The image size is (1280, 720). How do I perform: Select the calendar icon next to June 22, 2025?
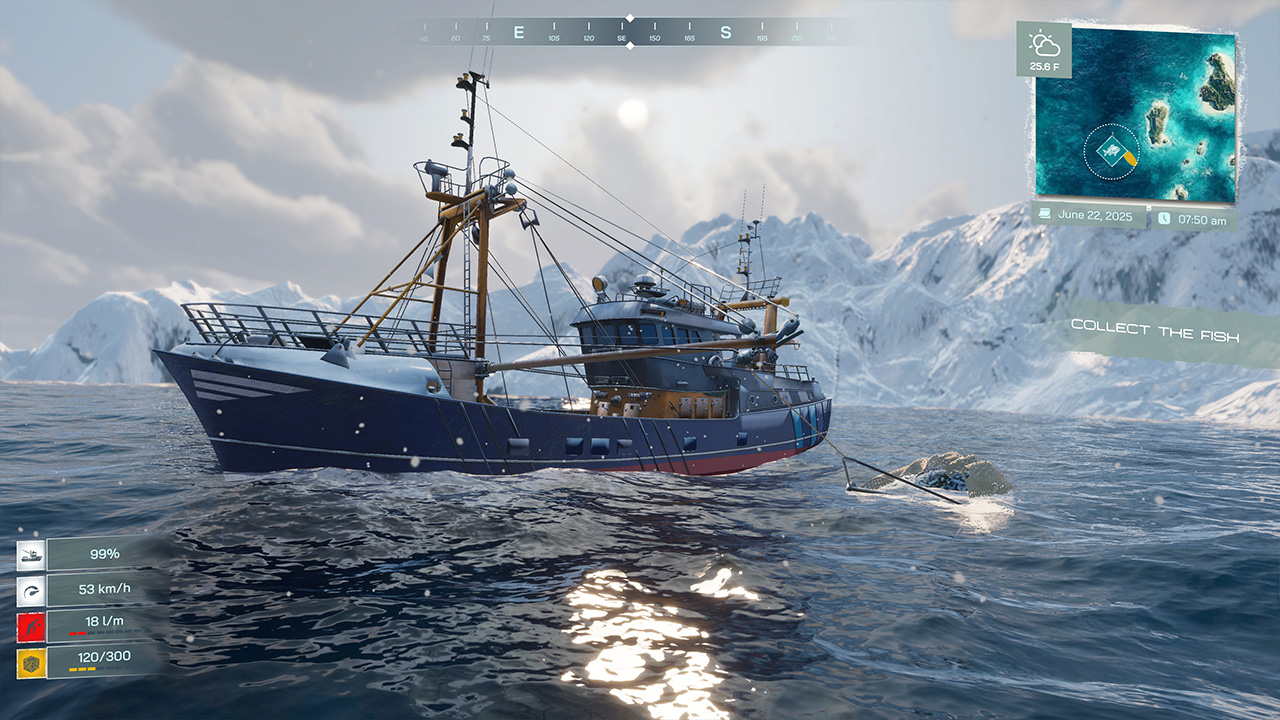point(1044,213)
